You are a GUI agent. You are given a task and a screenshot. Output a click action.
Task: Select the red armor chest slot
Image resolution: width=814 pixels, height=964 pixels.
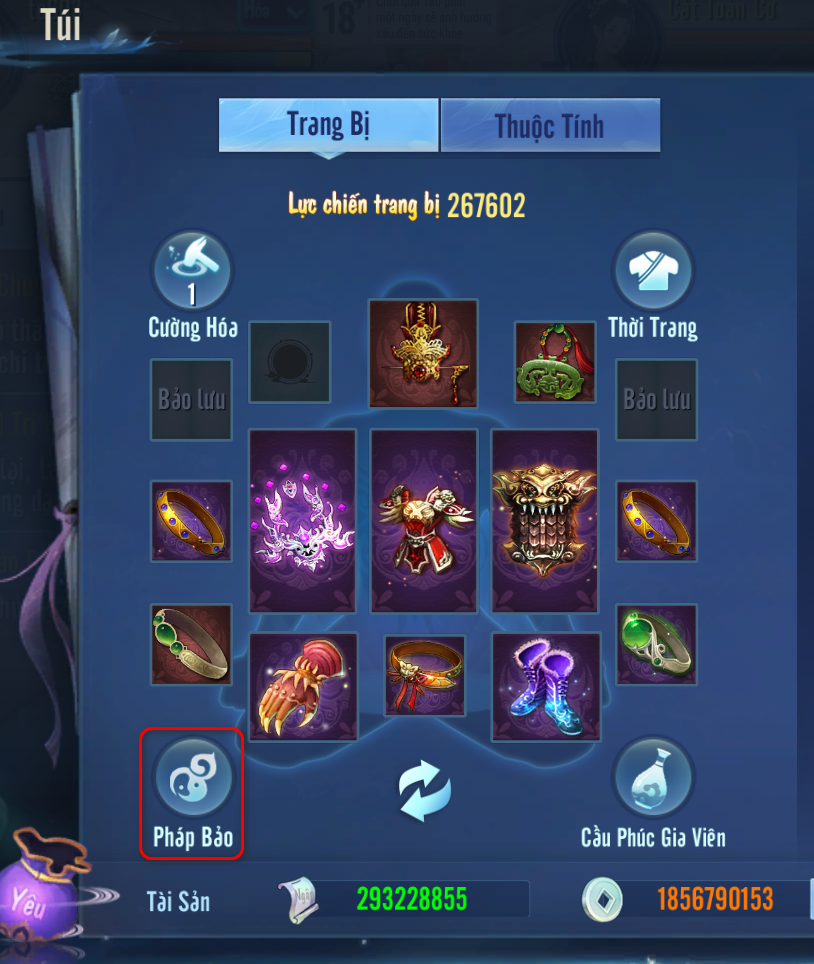pyautogui.click(x=423, y=520)
